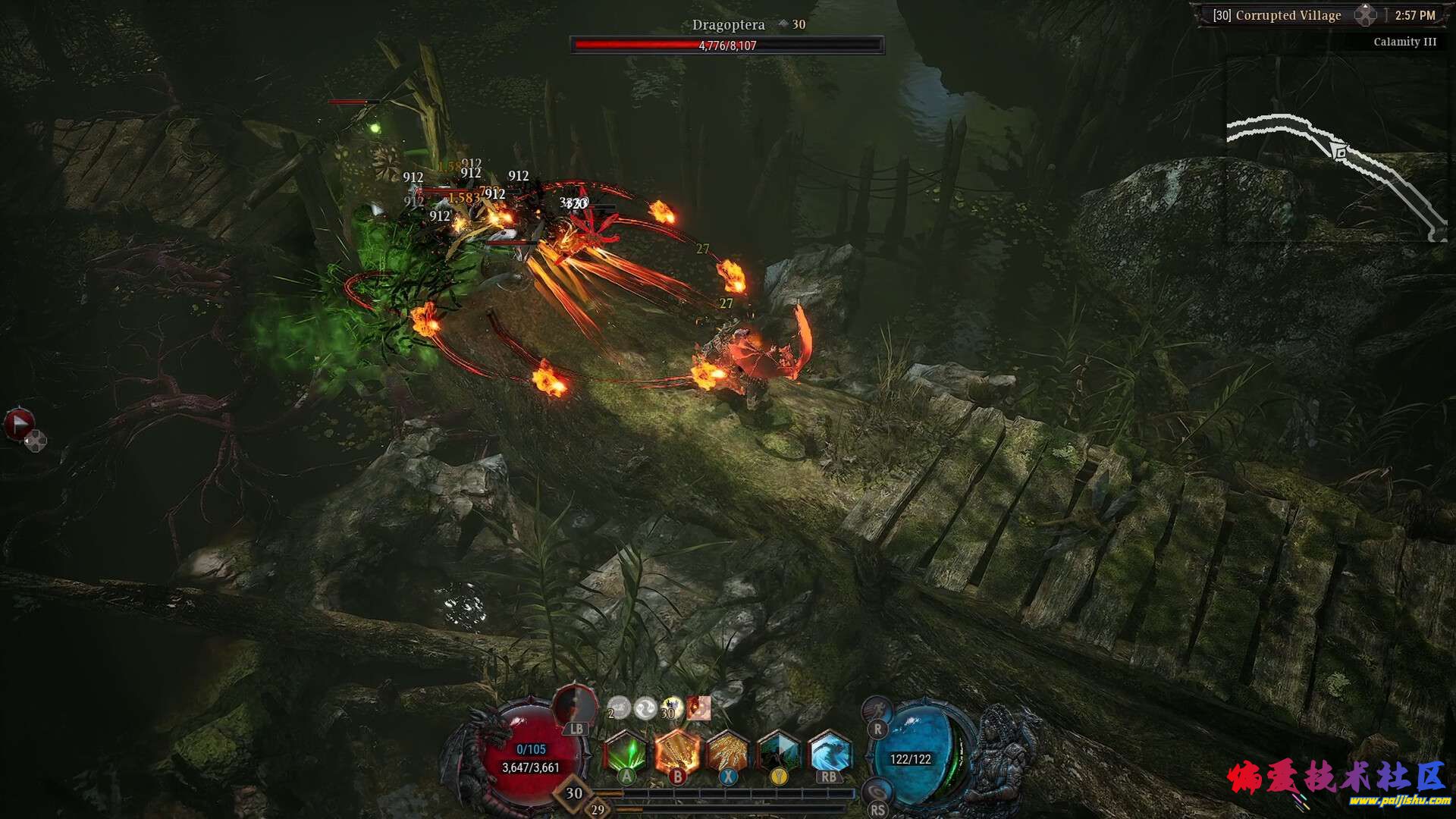Viewport: 1456px width, 819px height.
Task: Use the health potion flask
Action: pyautogui.click(x=575, y=707)
